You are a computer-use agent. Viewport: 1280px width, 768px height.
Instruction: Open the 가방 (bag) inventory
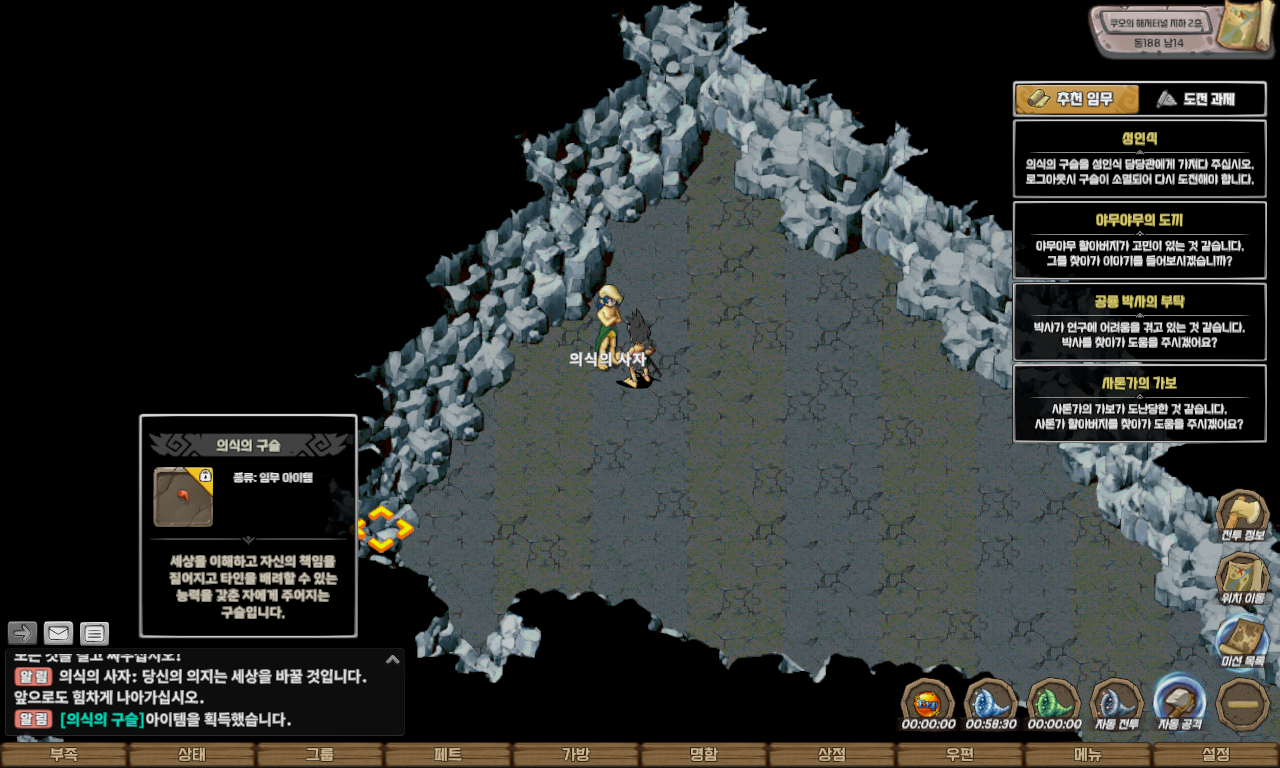click(576, 755)
